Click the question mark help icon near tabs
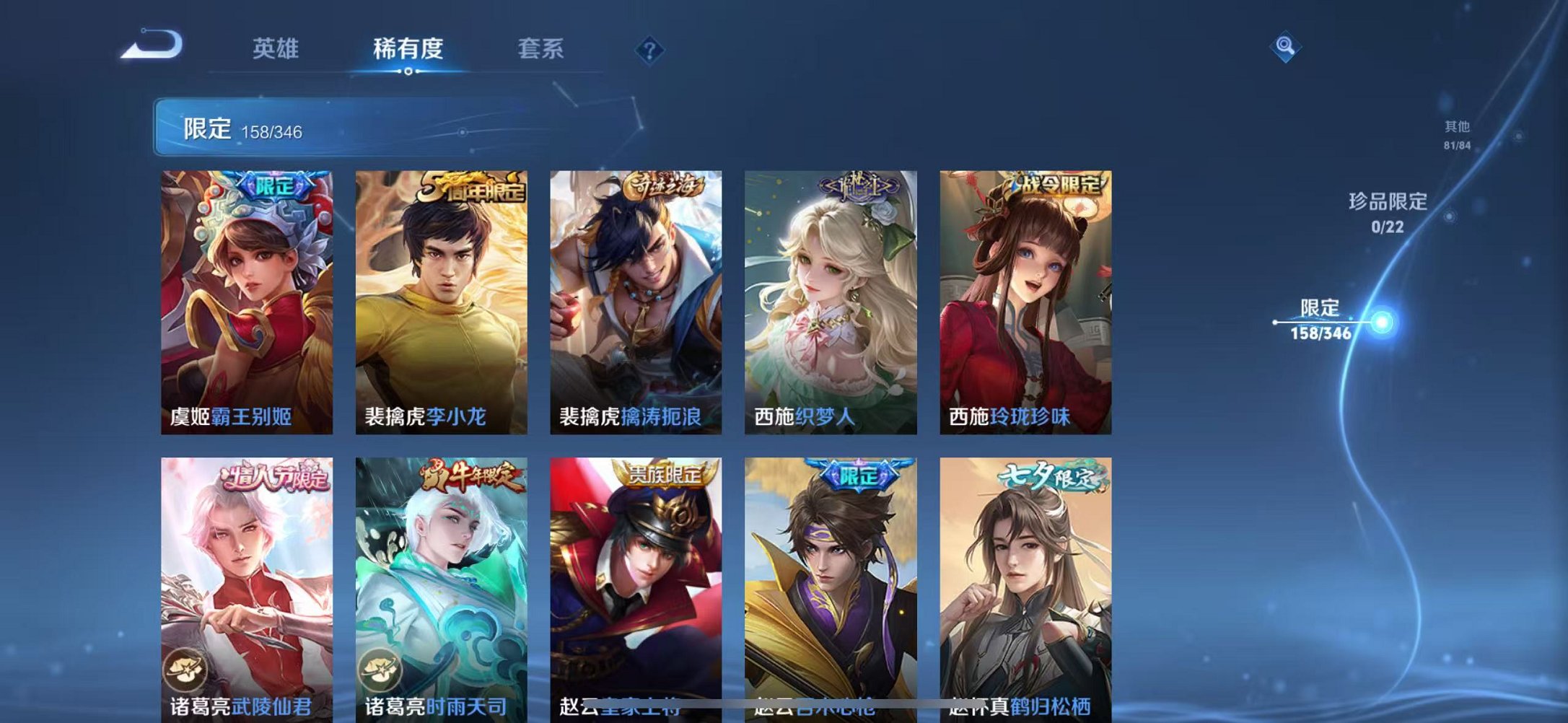Screen dimensions: 1568x723 point(649,51)
